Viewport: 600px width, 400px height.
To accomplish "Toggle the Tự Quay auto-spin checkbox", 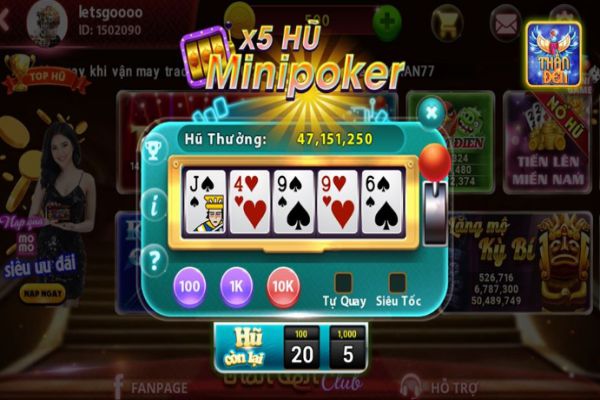I will [344, 282].
